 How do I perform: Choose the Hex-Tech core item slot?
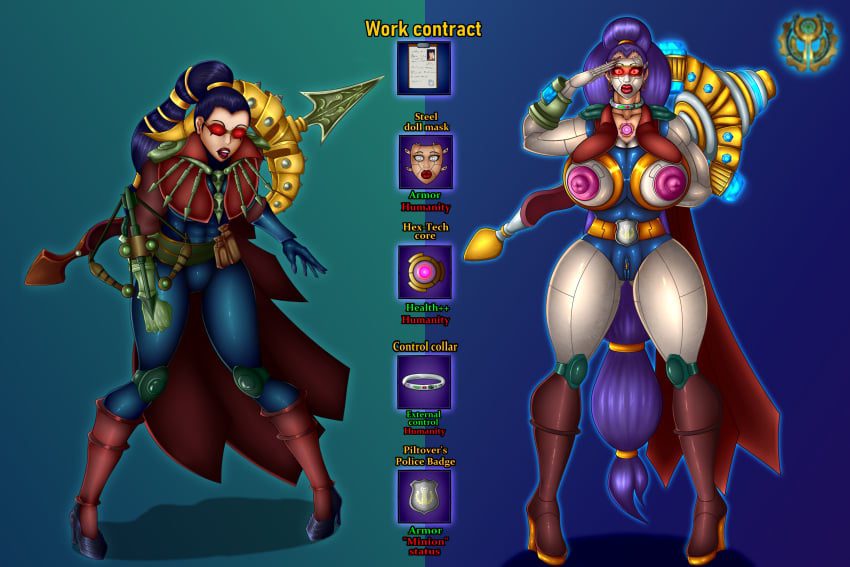point(424,272)
